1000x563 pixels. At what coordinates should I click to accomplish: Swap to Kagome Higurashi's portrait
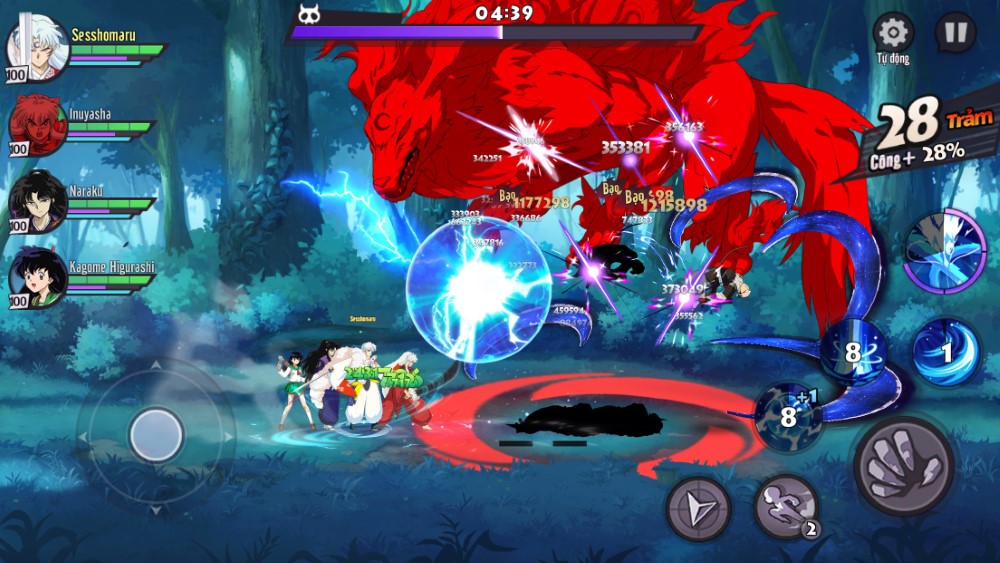[x=37, y=277]
